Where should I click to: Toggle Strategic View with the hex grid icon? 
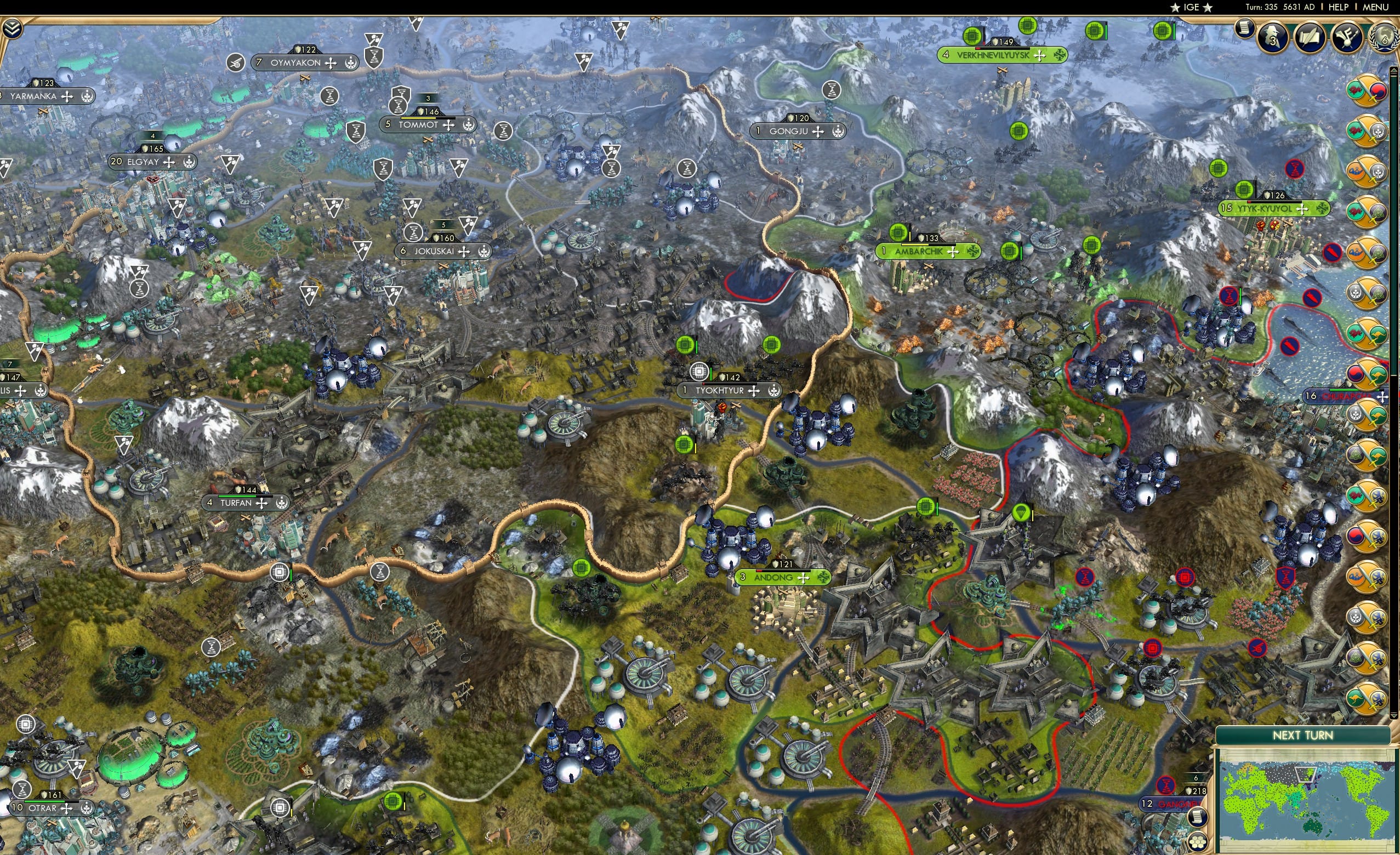[1198, 842]
